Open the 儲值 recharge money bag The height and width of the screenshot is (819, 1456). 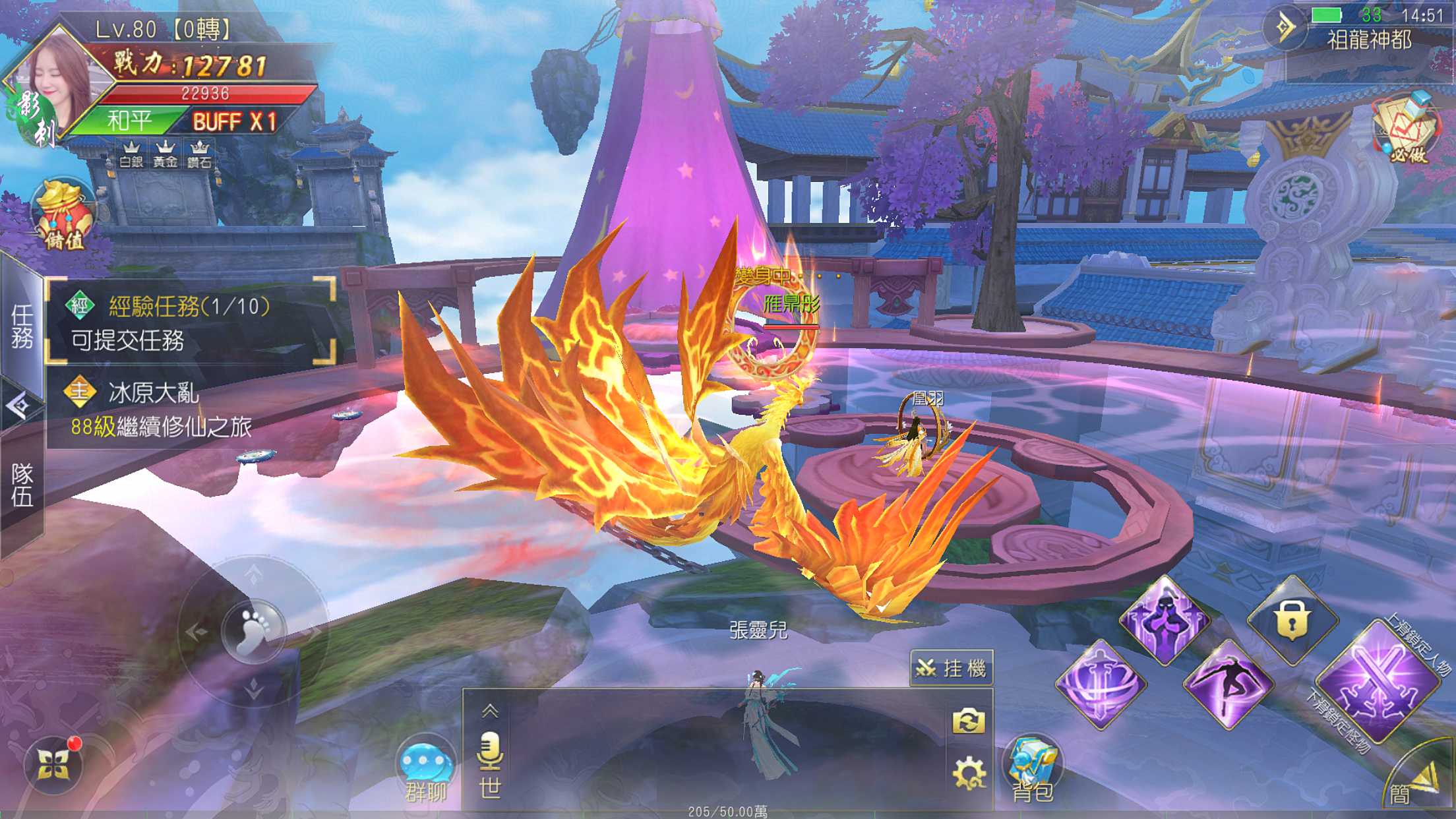[x=63, y=215]
